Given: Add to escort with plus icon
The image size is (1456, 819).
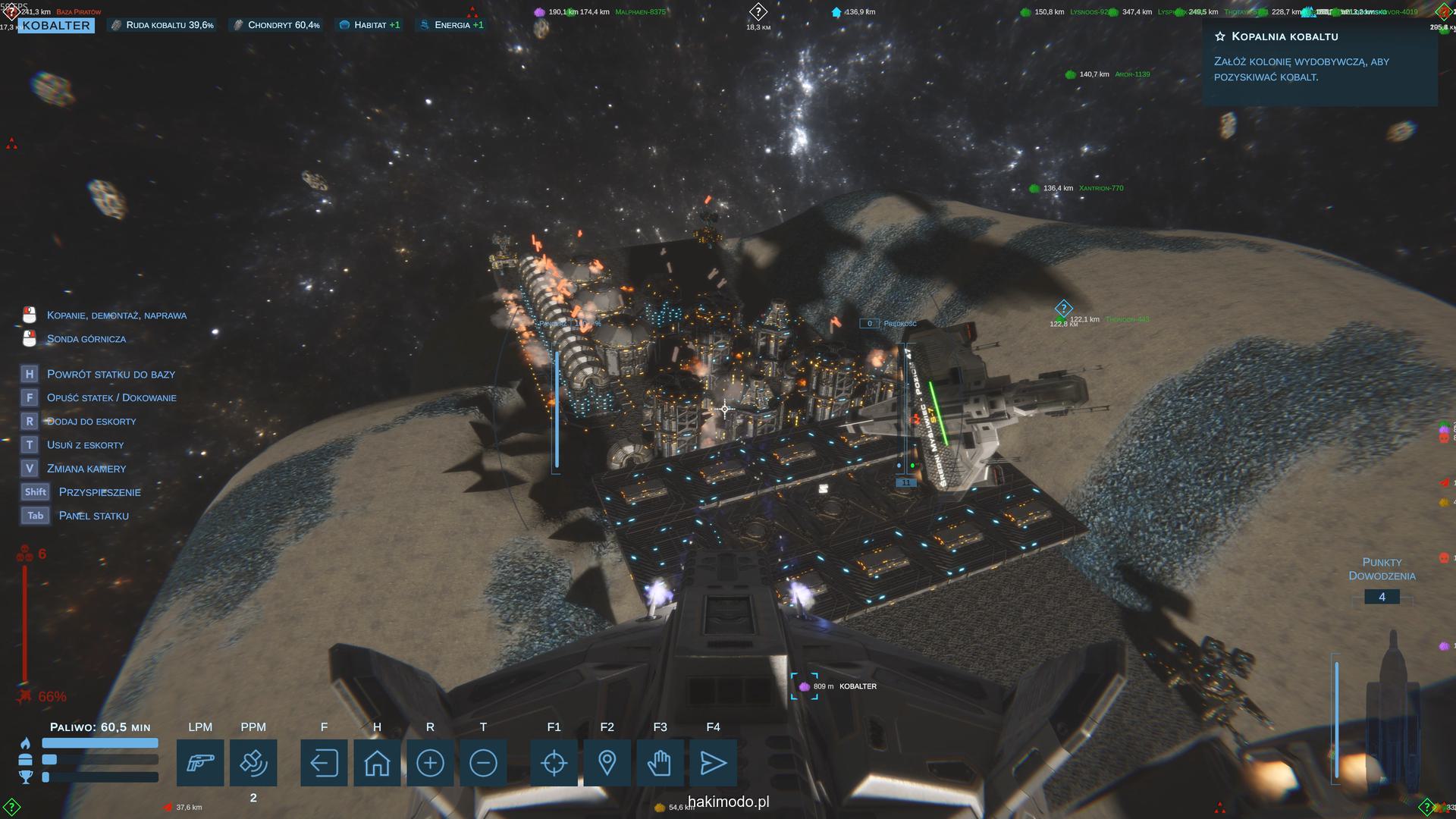Looking at the screenshot, I should click(x=430, y=762).
